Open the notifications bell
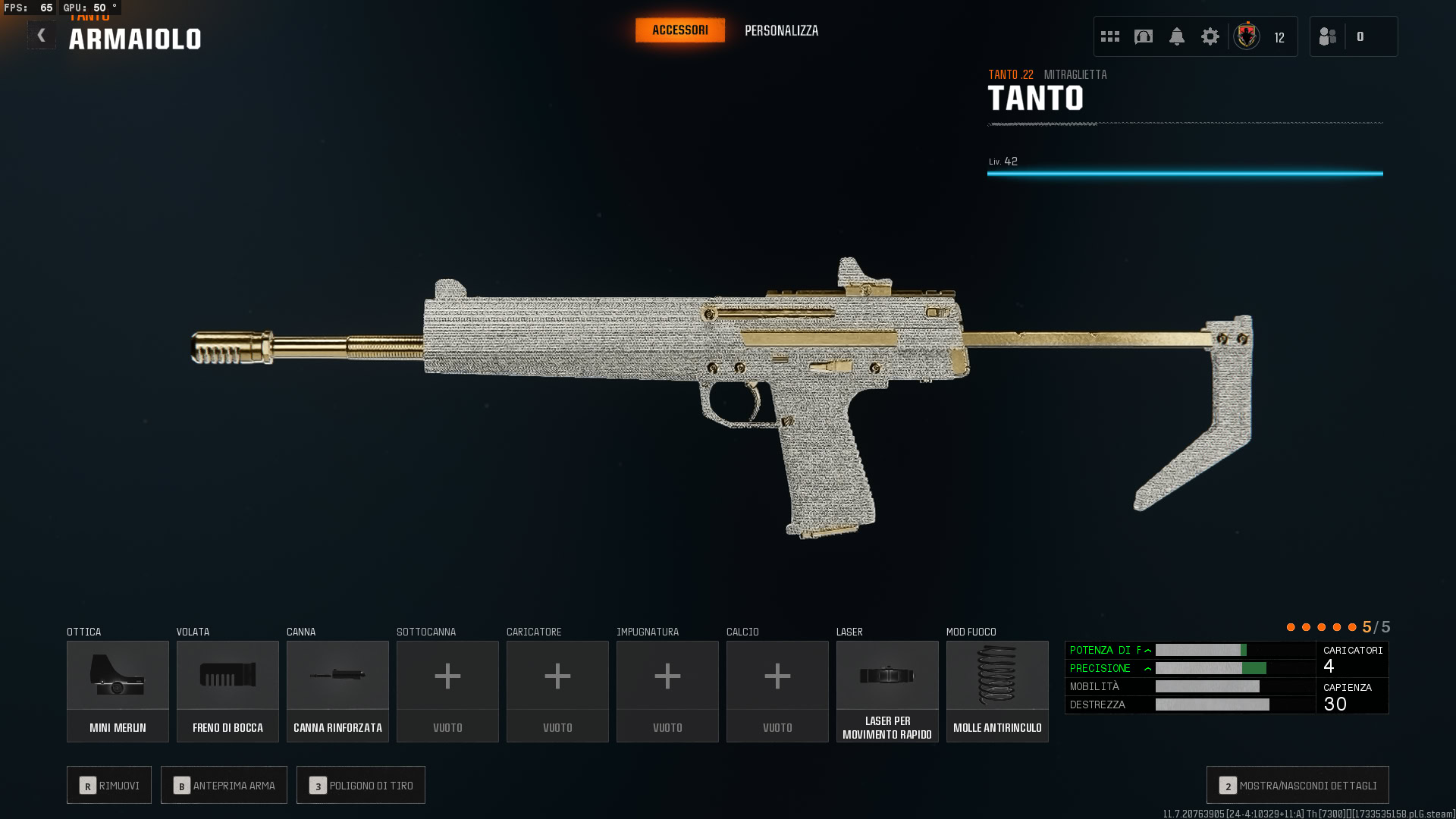 point(1177,36)
